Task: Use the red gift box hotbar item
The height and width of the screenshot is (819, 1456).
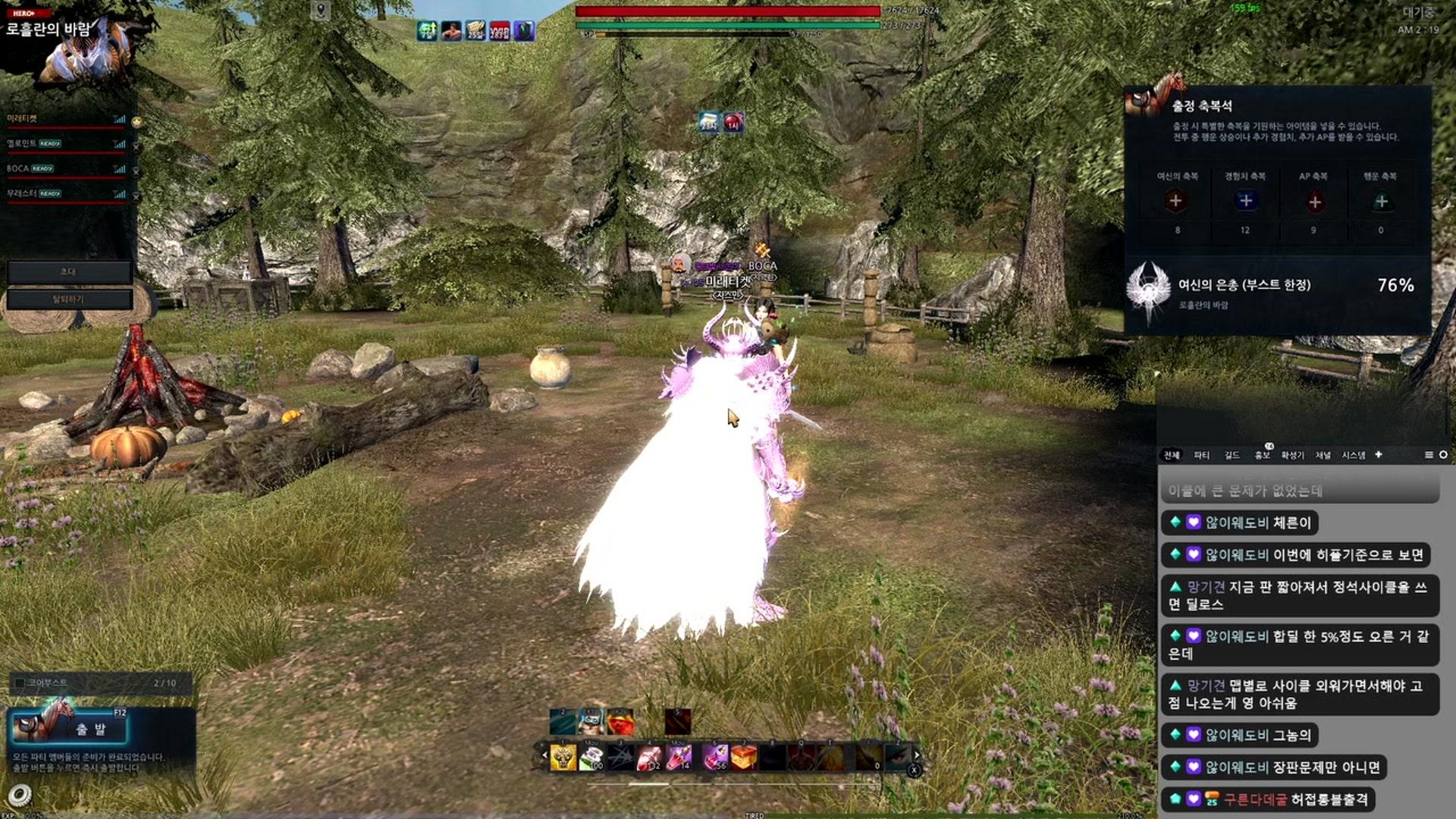Action: coord(743,757)
